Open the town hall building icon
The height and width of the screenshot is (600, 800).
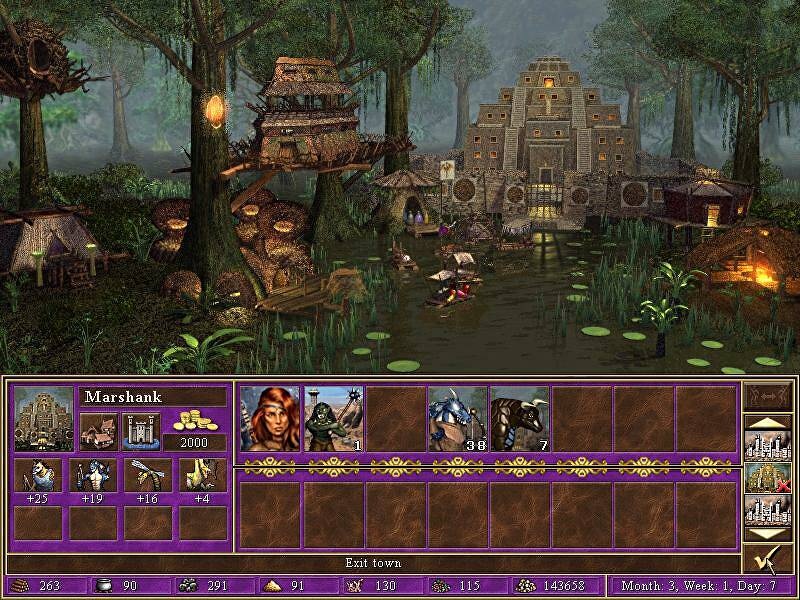tap(98, 431)
